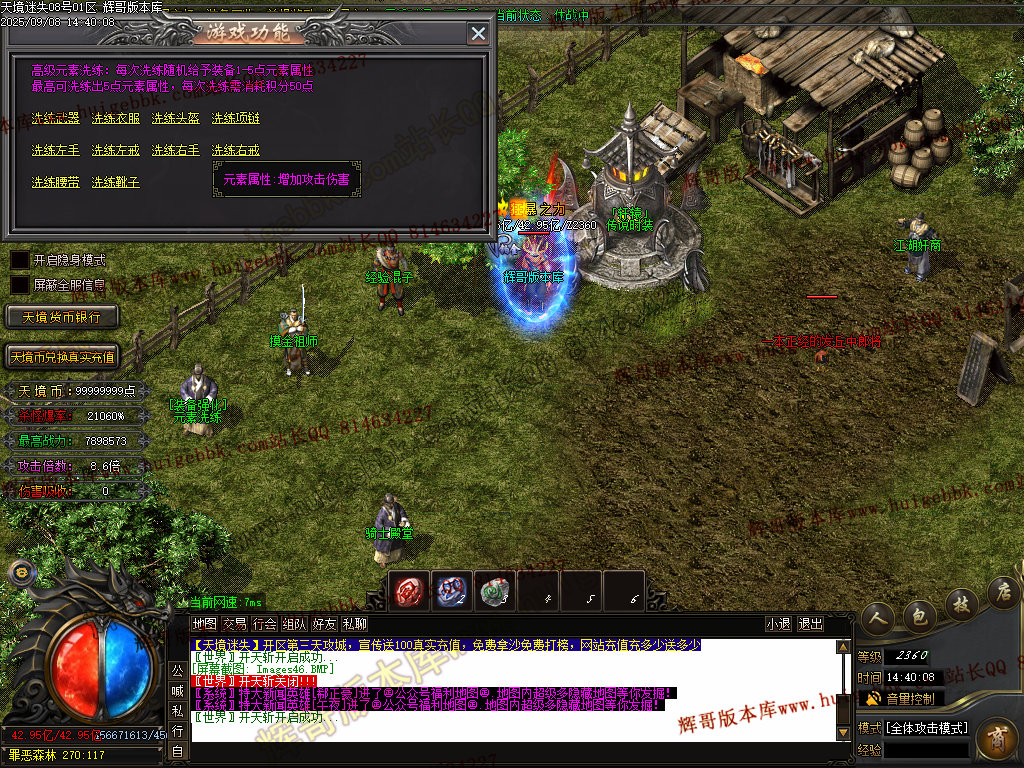Activate the red swirl skill in hotbar
Screen dimensions: 1024x768
(409, 591)
